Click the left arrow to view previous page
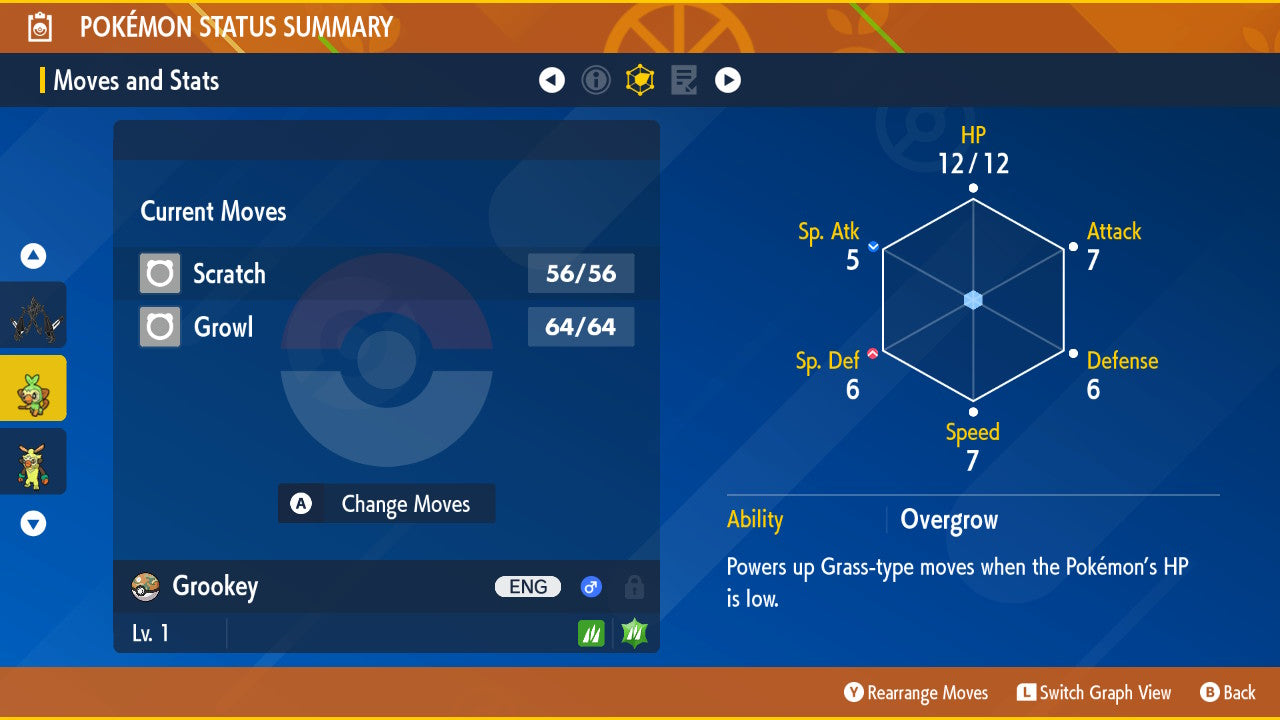The width and height of the screenshot is (1280, 720). (552, 79)
